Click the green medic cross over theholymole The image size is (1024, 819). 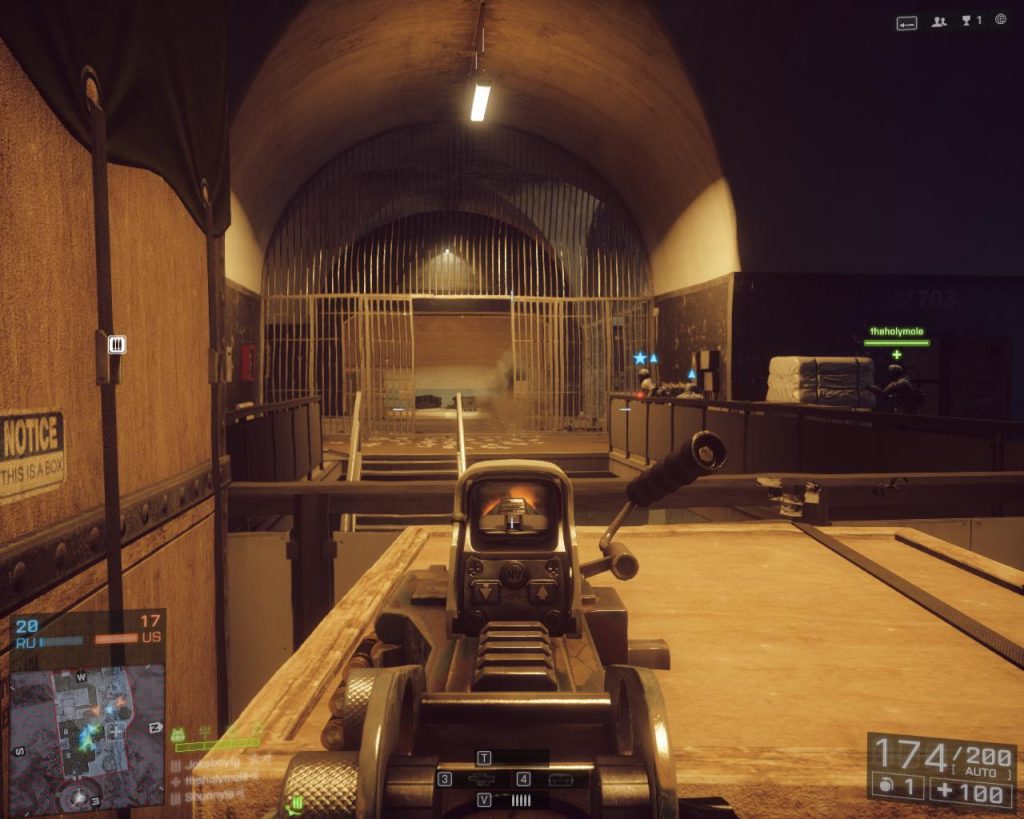tap(896, 355)
